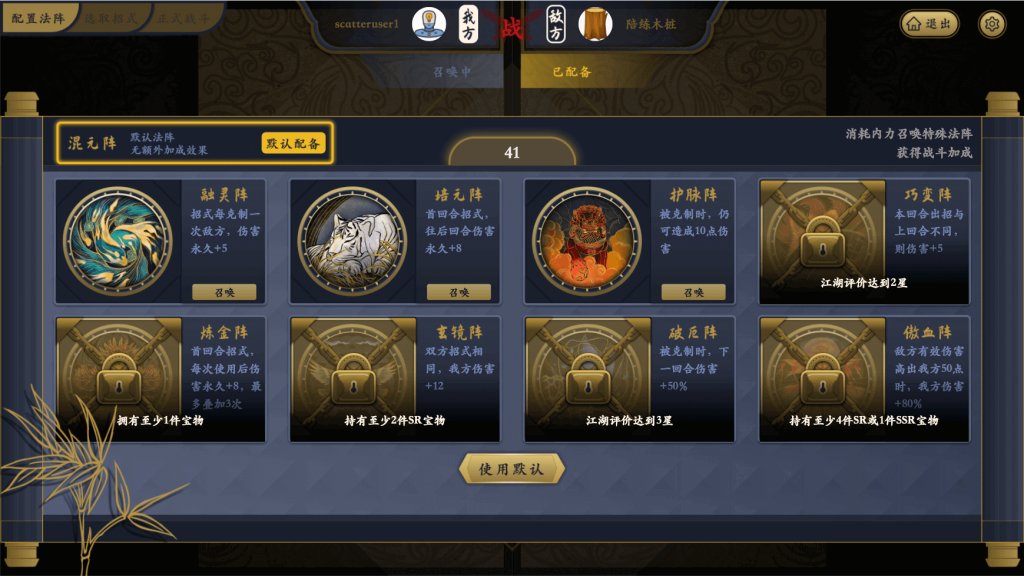Image resolution: width=1024 pixels, height=576 pixels.
Task: Click the 退出 exit button
Action: 929,24
